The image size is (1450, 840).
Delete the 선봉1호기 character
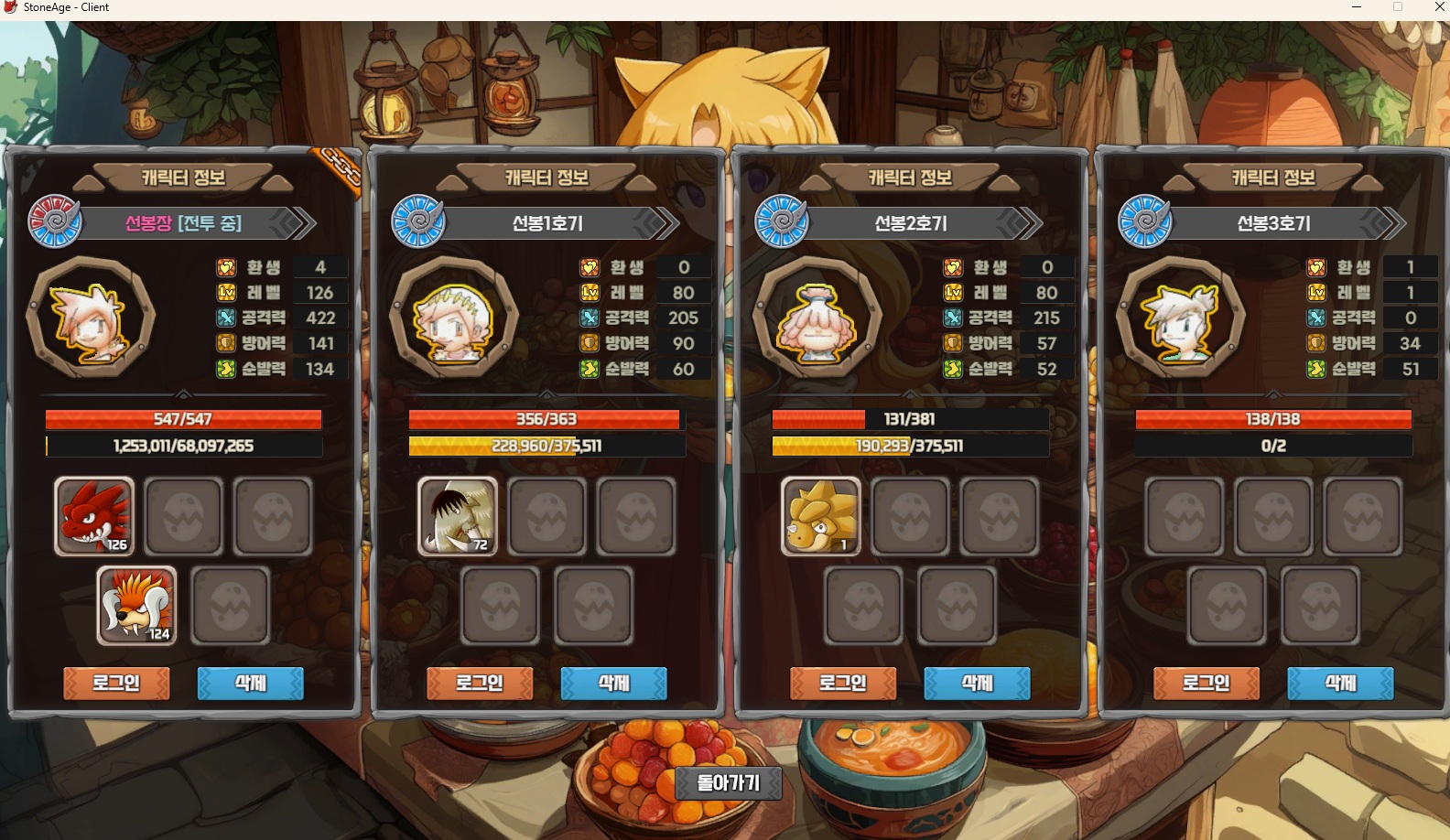click(x=613, y=683)
